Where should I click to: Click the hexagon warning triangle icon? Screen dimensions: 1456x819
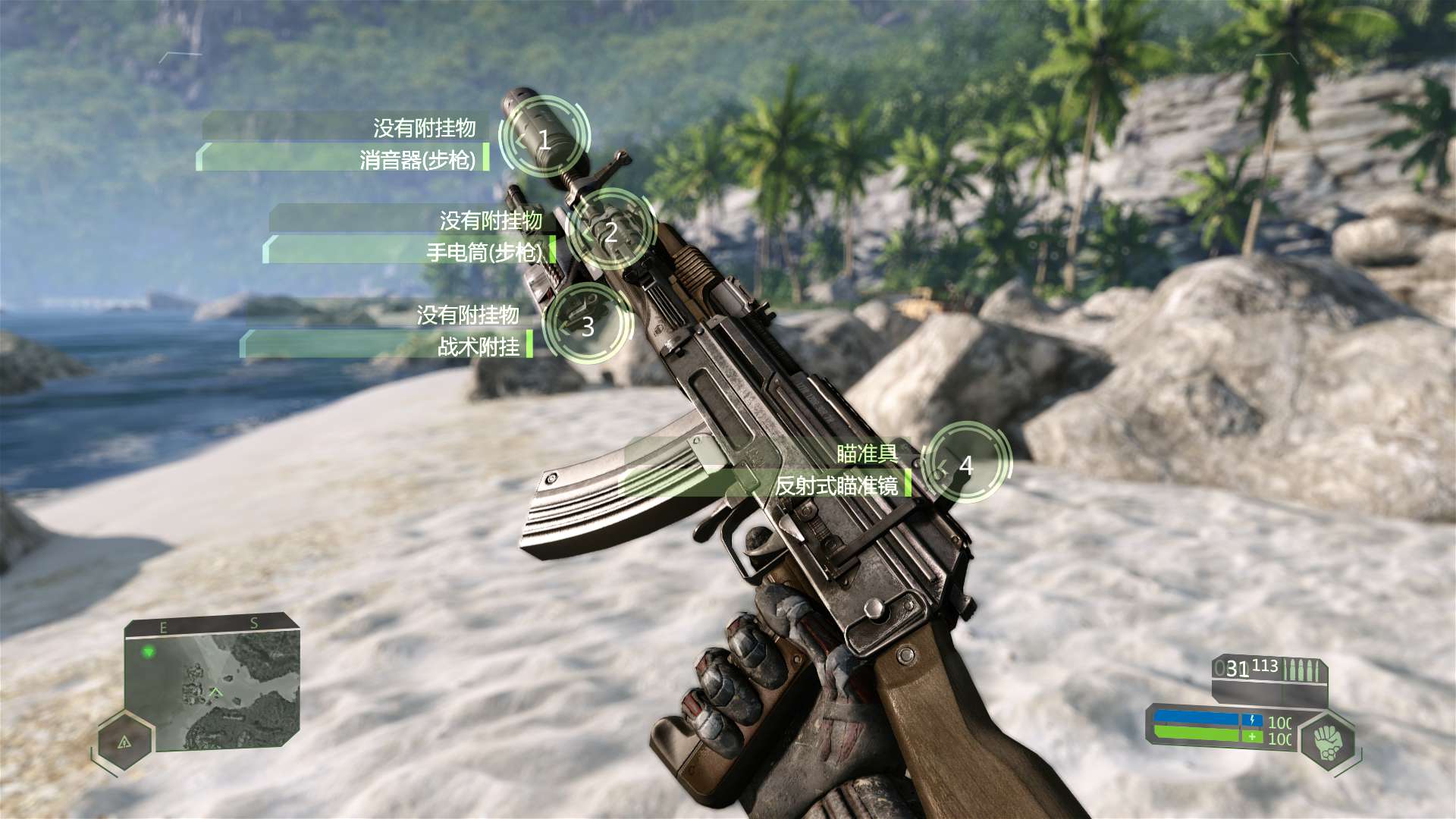pos(125,740)
